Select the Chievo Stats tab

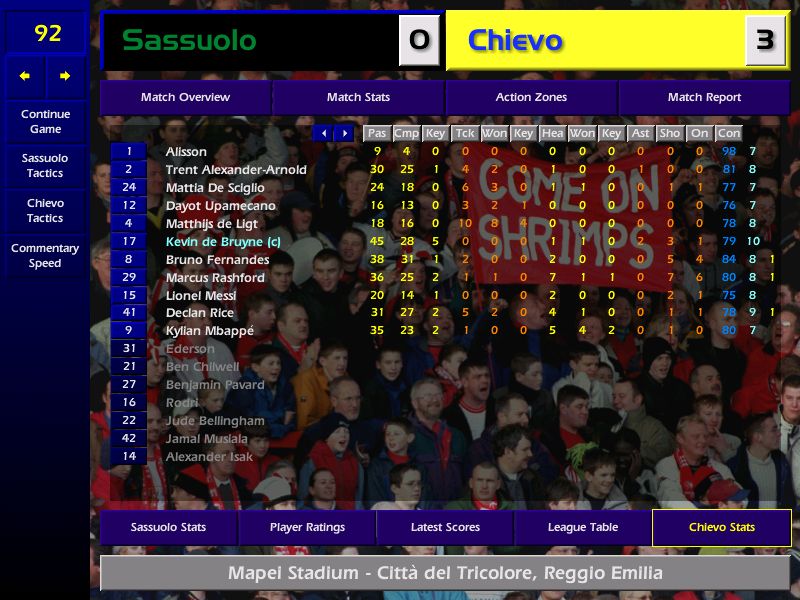(721, 527)
